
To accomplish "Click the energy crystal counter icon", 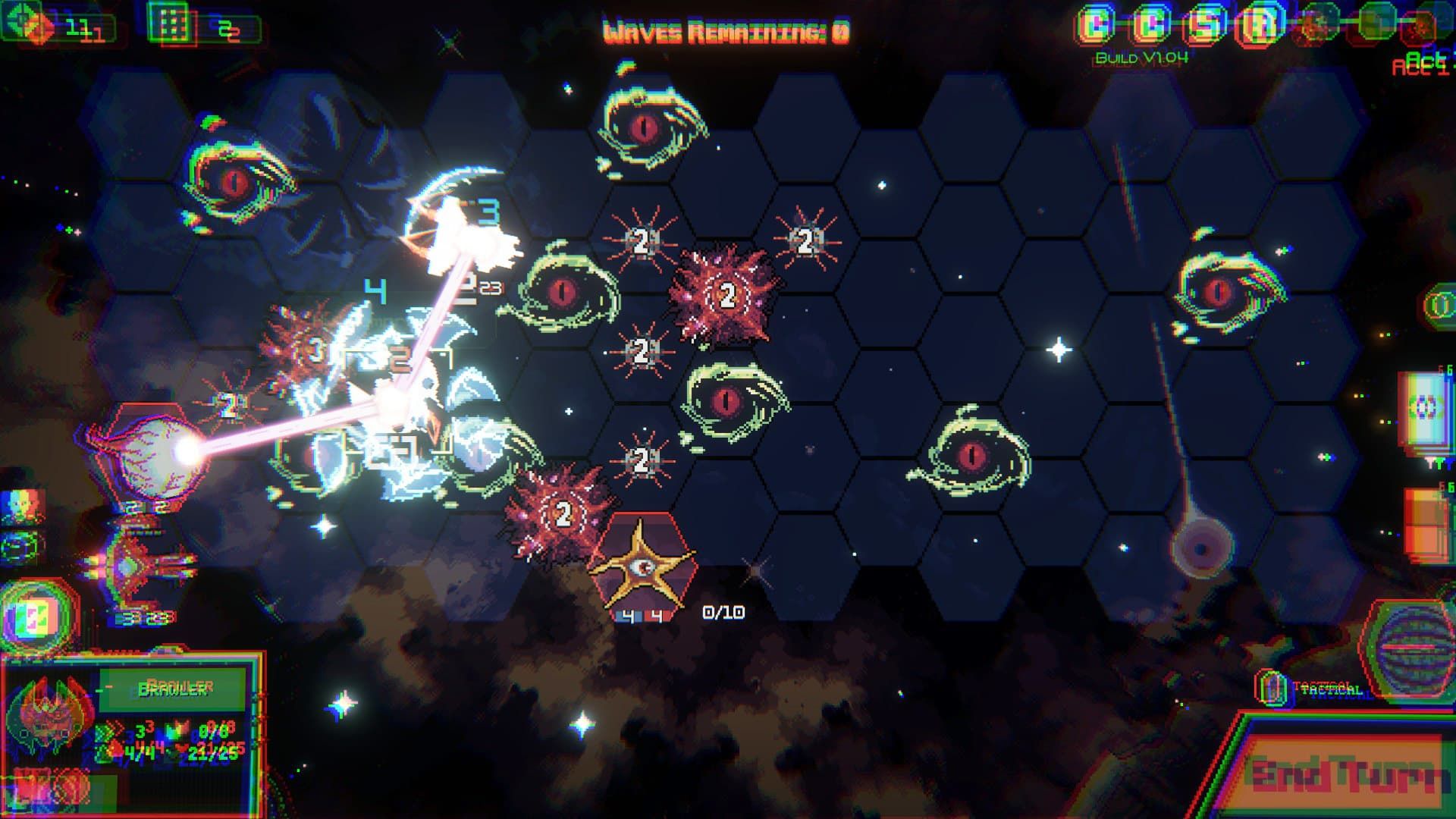I will (29, 24).
